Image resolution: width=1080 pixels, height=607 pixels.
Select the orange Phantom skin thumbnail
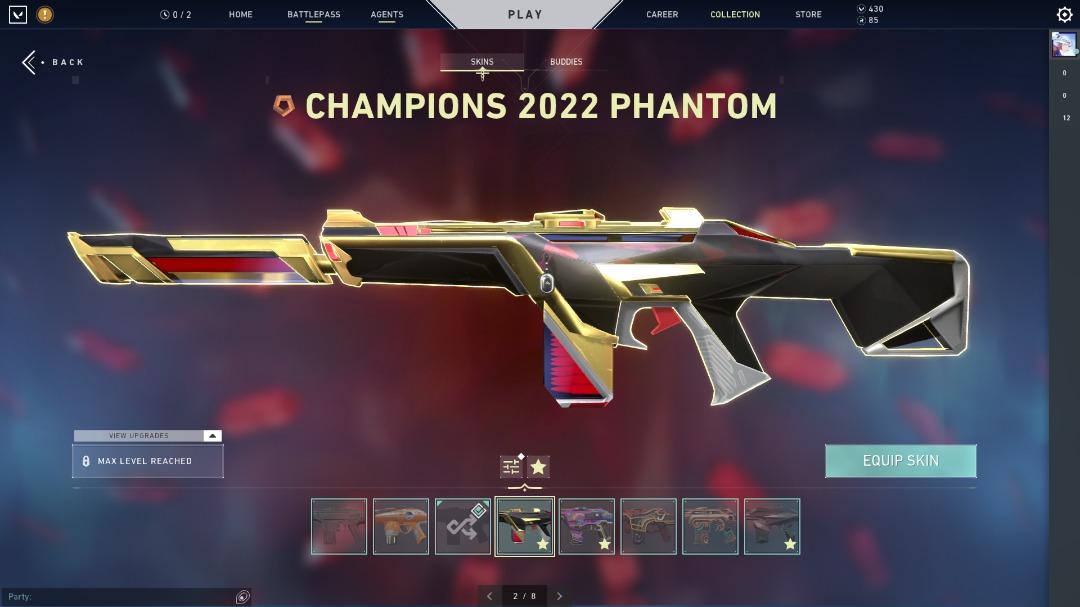click(x=401, y=526)
